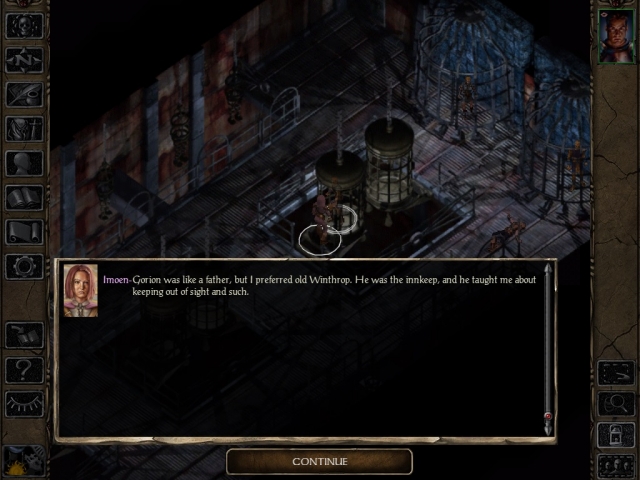Click the rest party eye icon

24,403
